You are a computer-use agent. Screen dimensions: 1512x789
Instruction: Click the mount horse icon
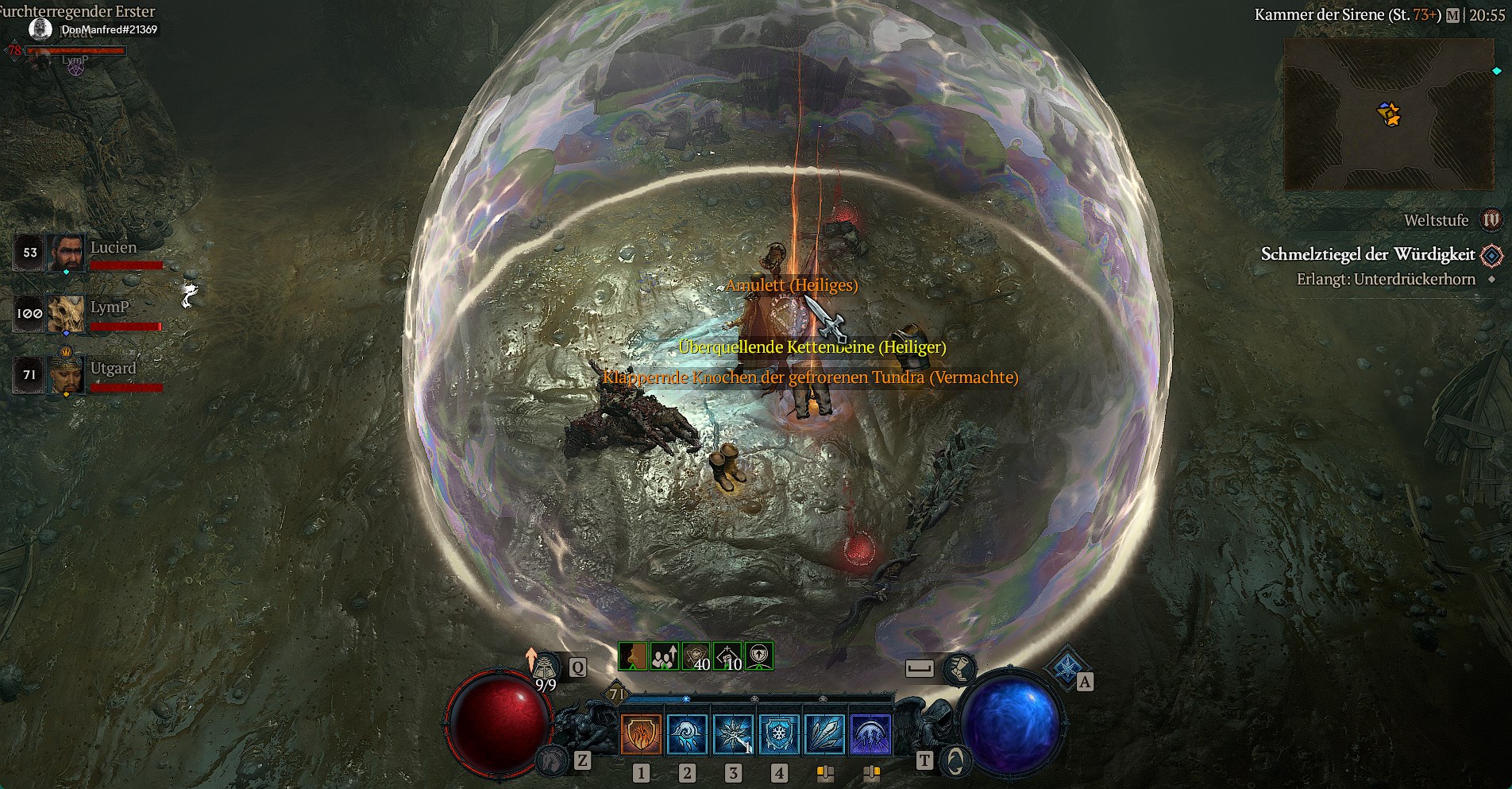(x=551, y=760)
